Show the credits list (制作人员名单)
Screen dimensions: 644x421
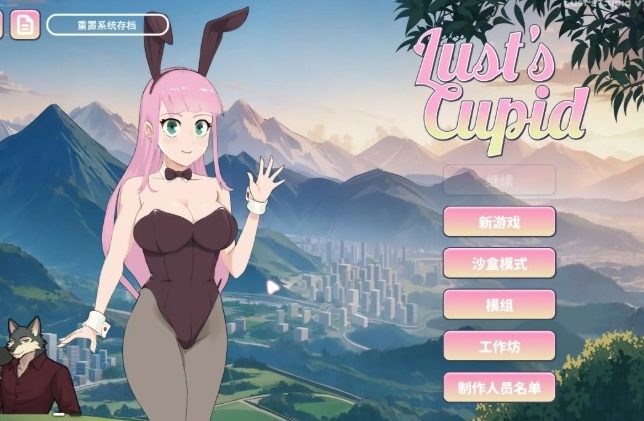(x=499, y=387)
